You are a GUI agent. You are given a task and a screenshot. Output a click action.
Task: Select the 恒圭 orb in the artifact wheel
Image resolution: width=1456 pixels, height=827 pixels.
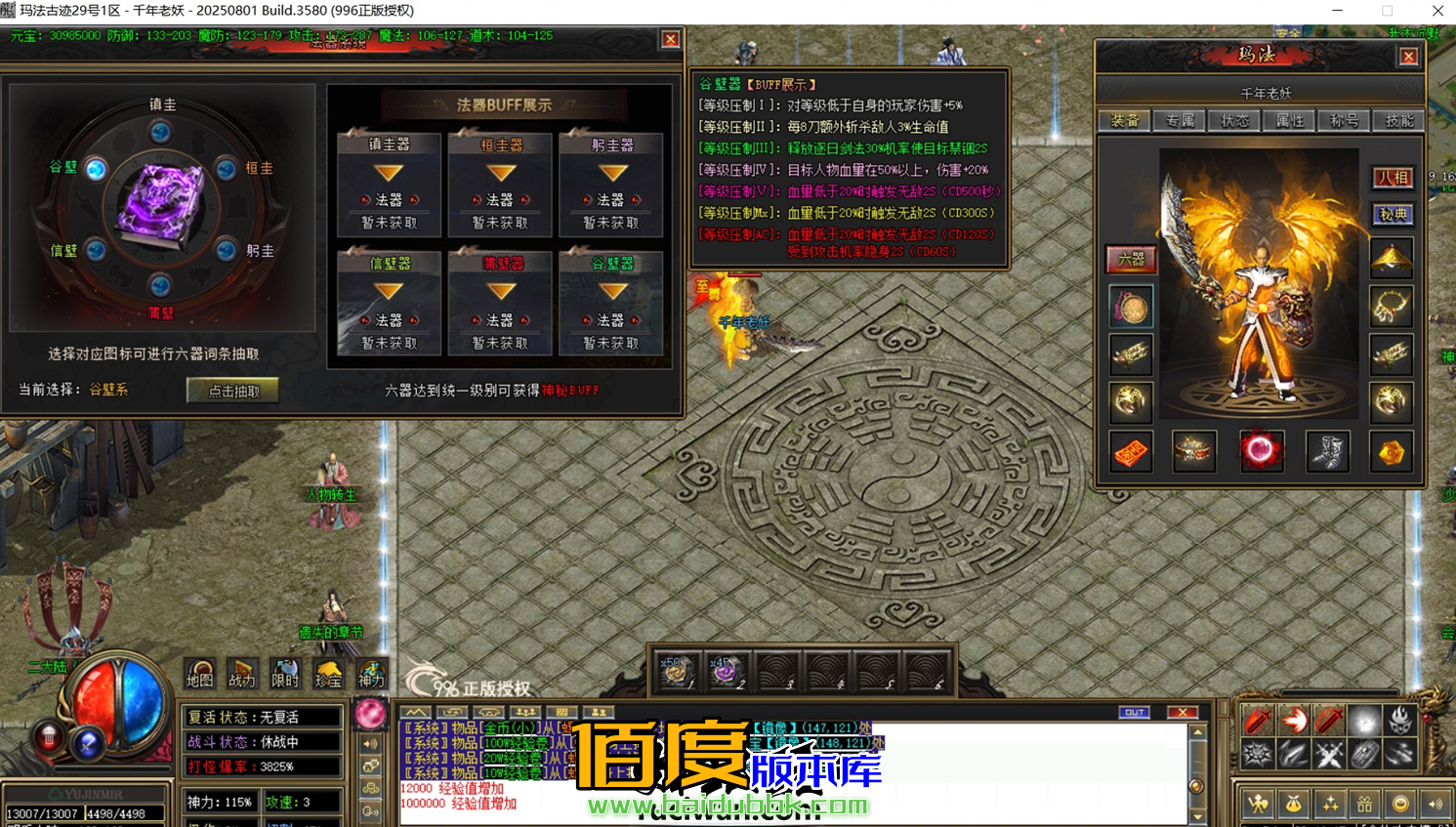click(x=225, y=169)
